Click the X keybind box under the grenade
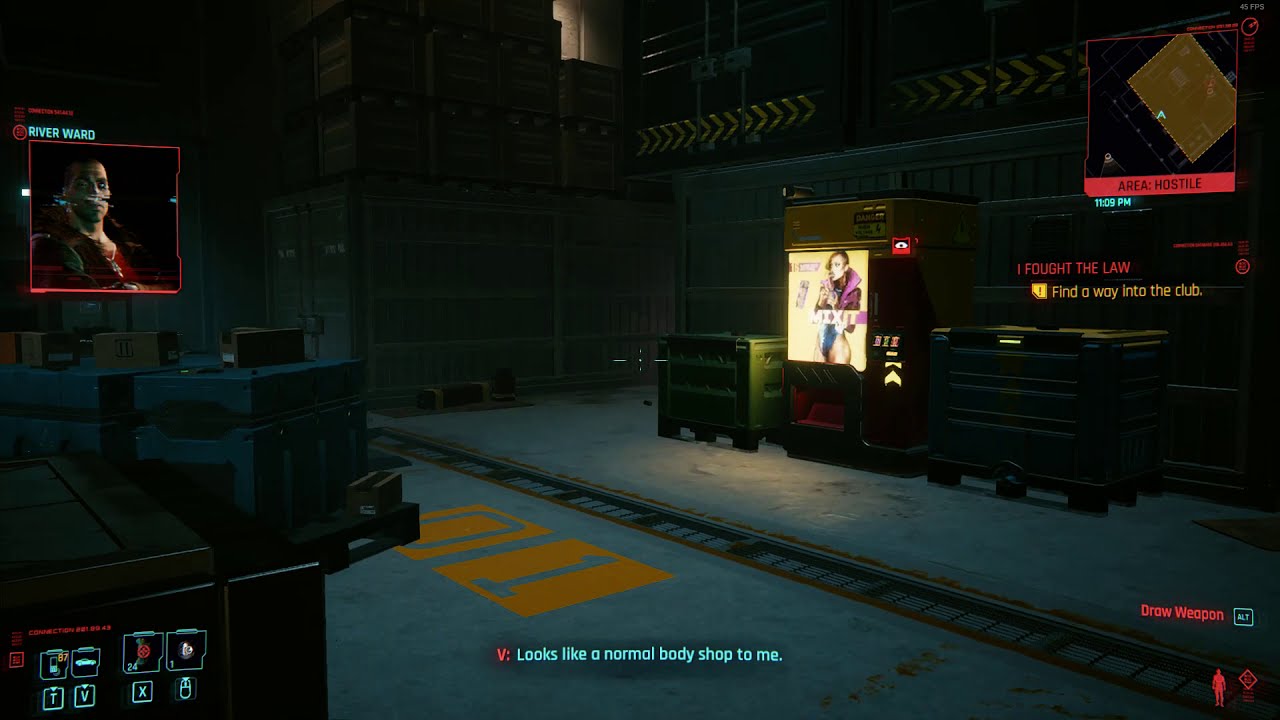The height and width of the screenshot is (720, 1280). (x=142, y=692)
